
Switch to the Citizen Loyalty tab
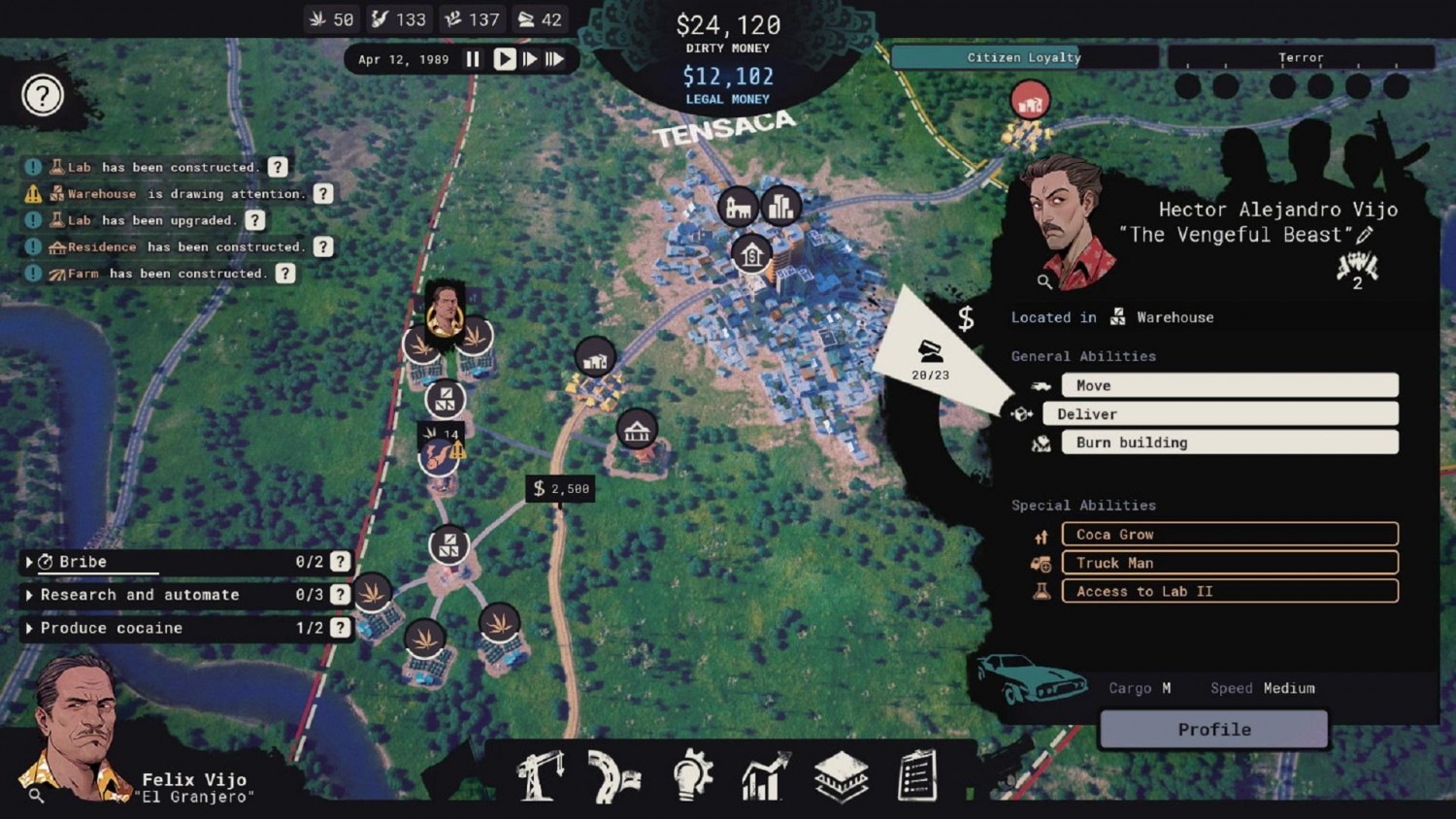tap(1024, 57)
